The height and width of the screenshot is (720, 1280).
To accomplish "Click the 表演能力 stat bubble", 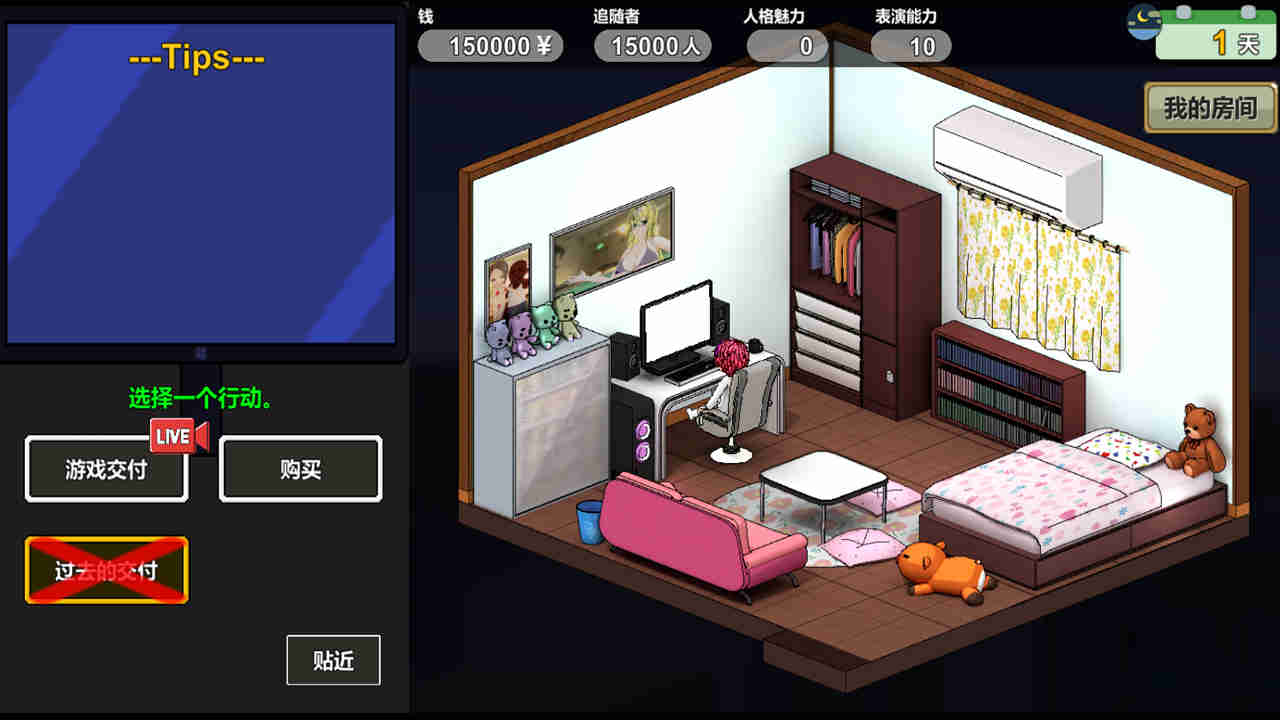I will (x=910, y=46).
